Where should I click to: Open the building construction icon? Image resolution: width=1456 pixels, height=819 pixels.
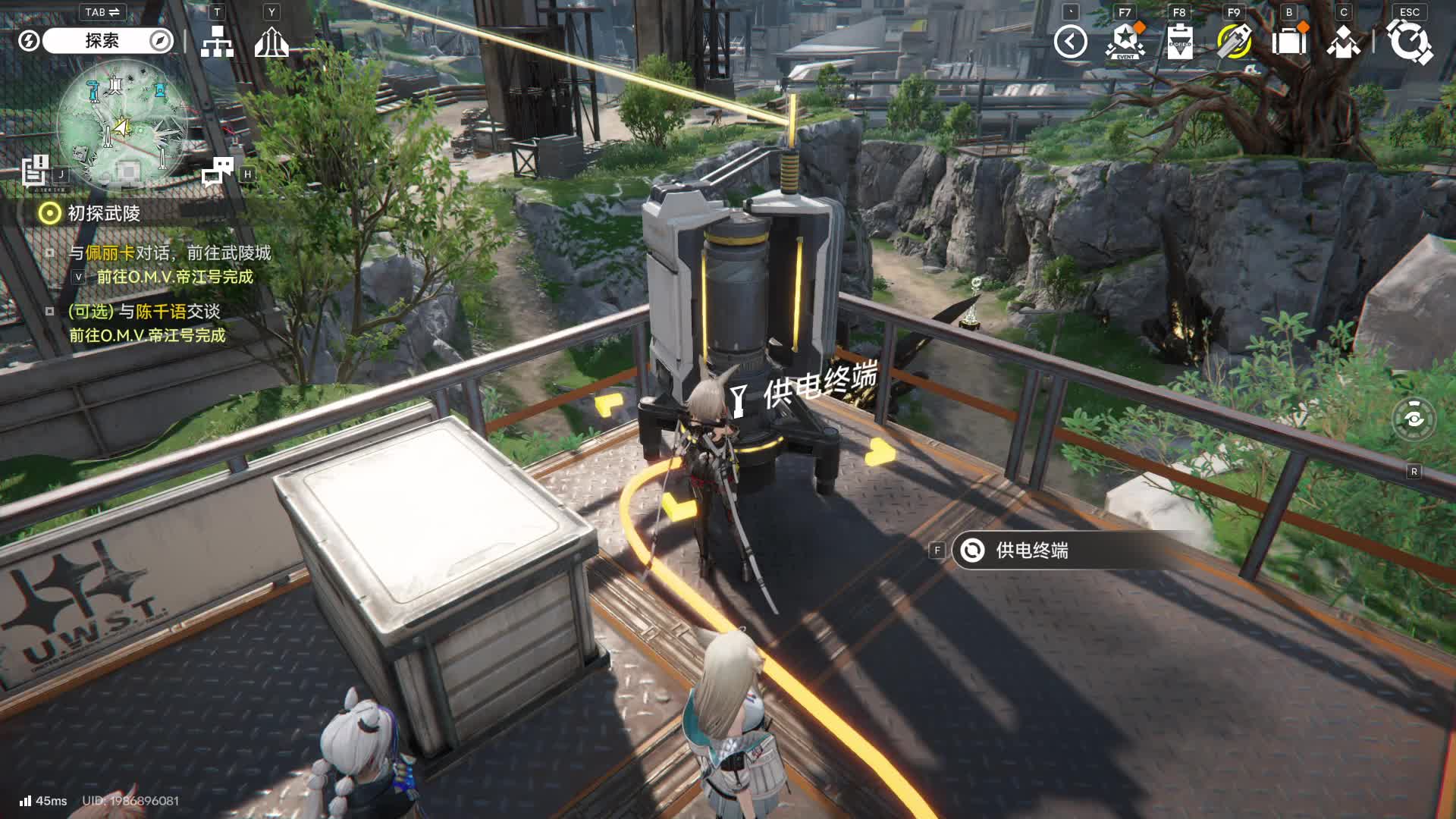pos(271,42)
